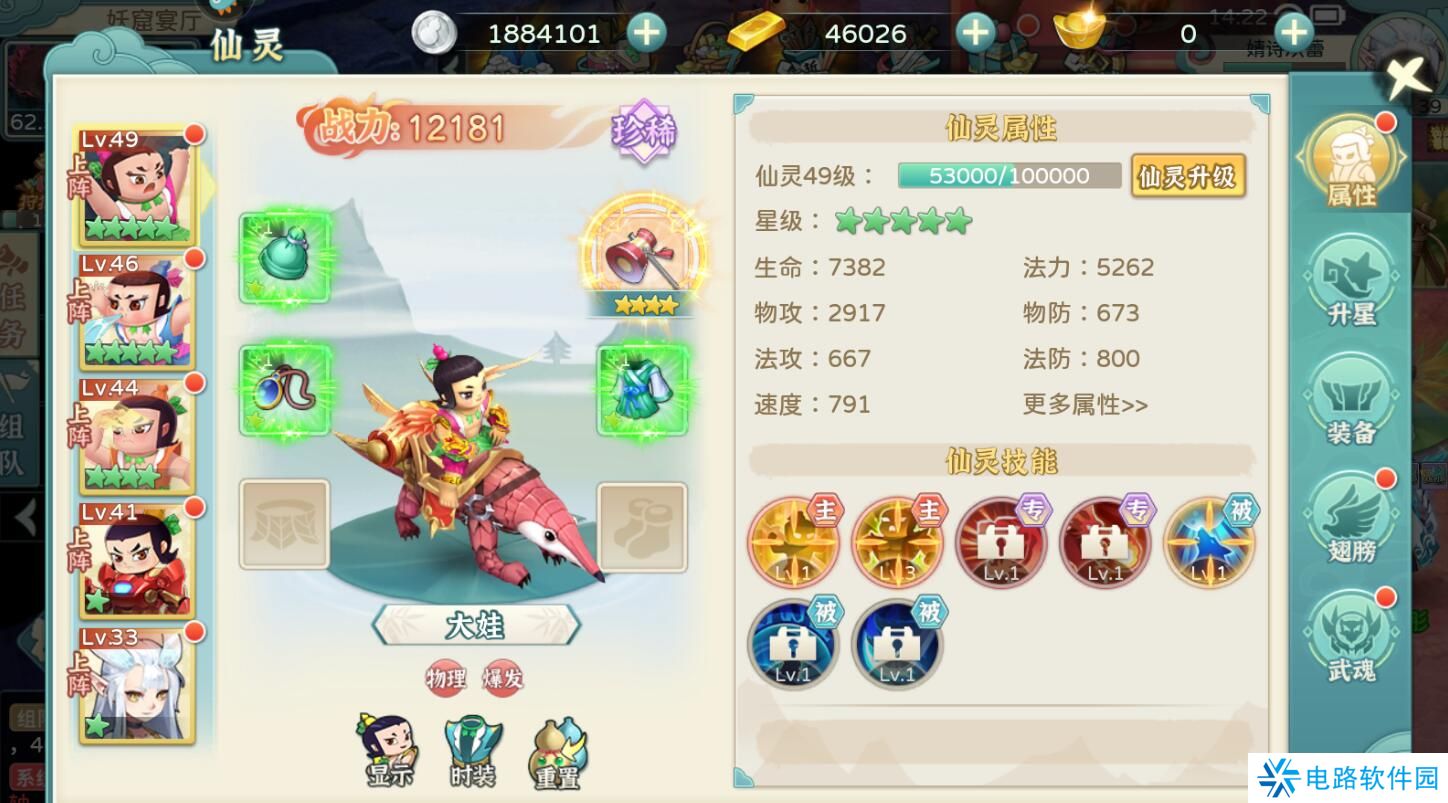The height and width of the screenshot is (803, 1448).
Task: Click the 53000/100000 experience progress bar
Action: [1009, 175]
